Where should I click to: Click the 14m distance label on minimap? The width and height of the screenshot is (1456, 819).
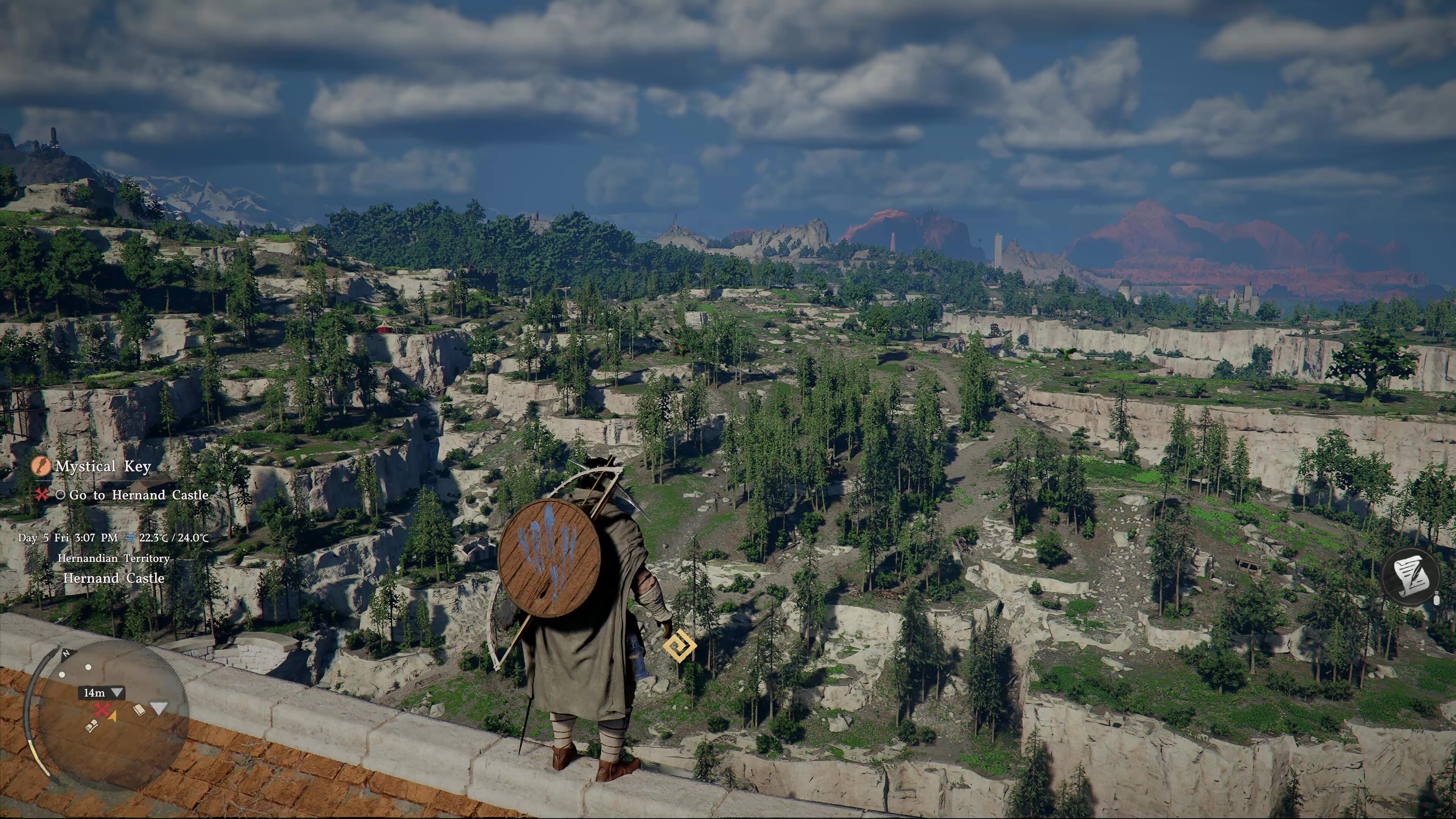point(94,692)
